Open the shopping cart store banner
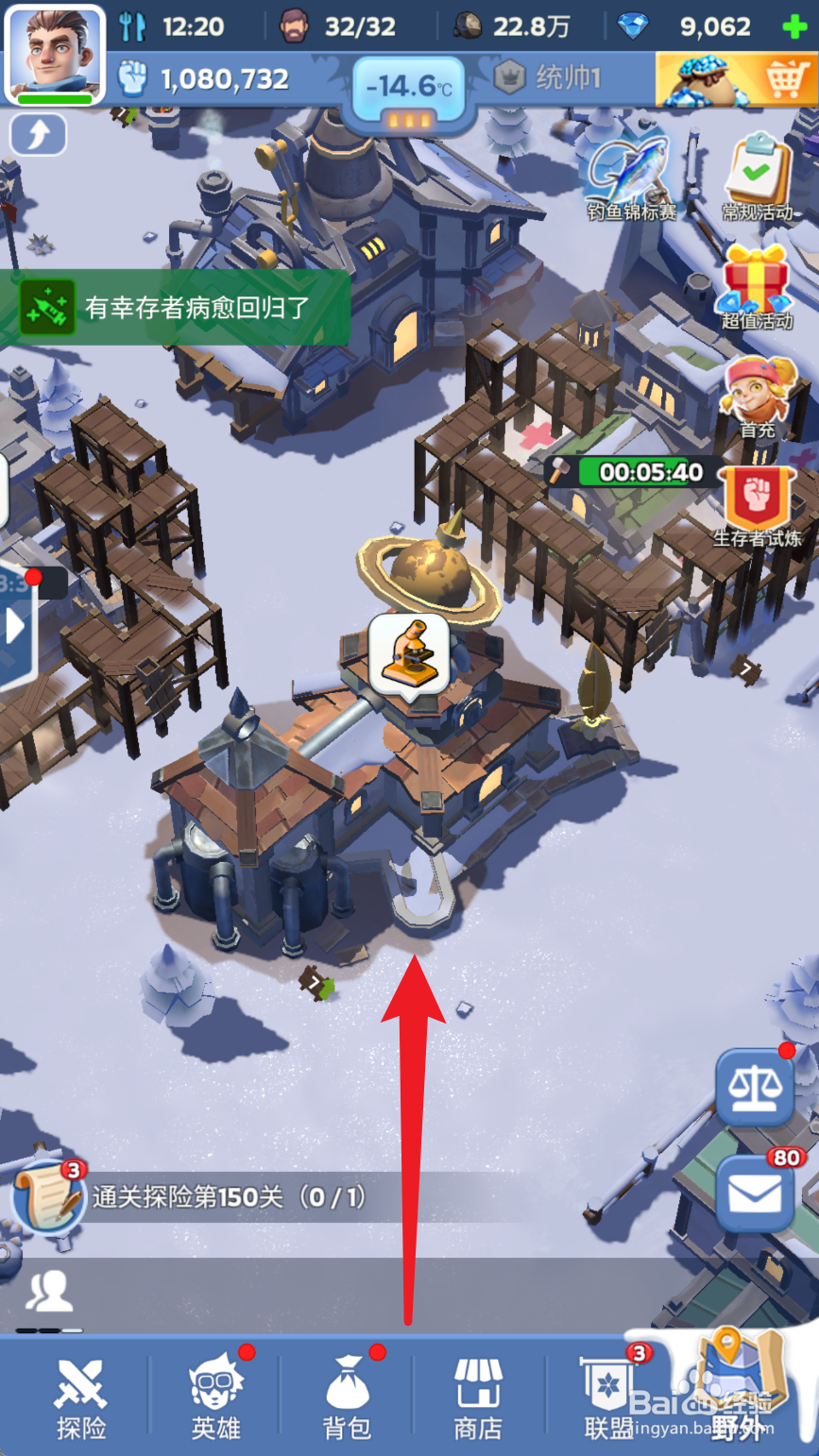The width and height of the screenshot is (819, 1456). click(736, 79)
